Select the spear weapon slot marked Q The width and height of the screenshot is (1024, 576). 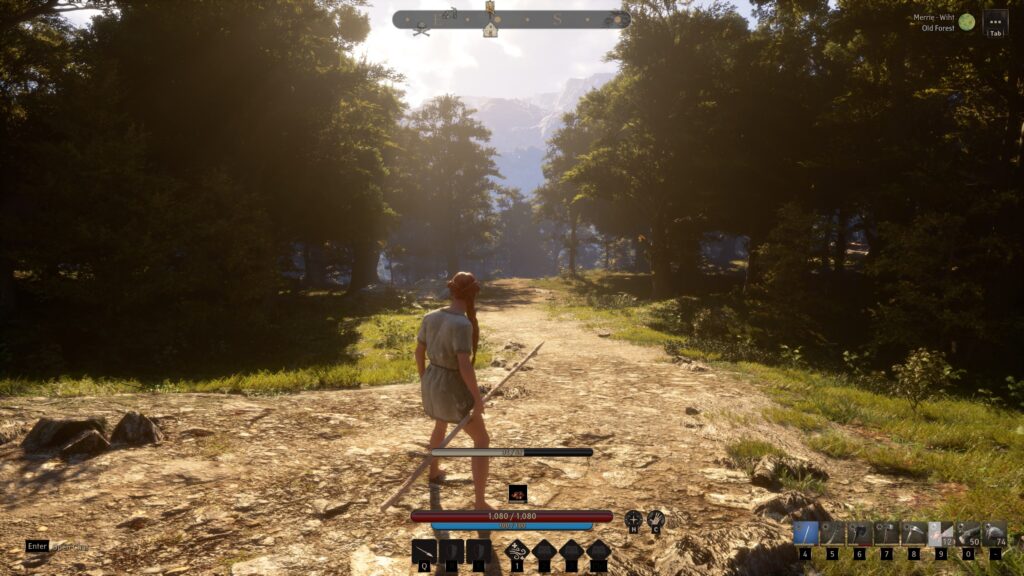tap(424, 551)
